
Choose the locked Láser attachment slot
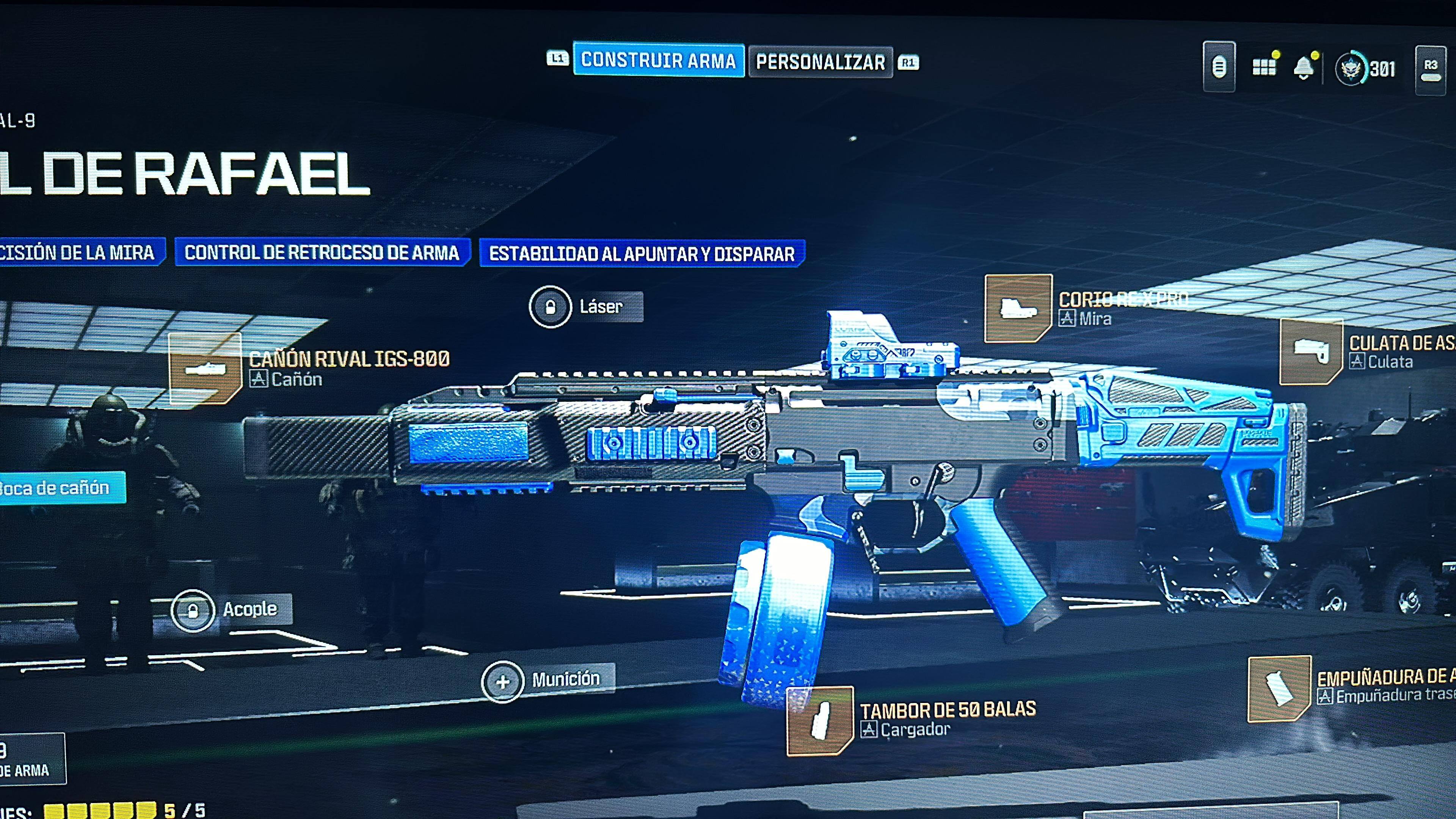pyautogui.click(x=551, y=307)
